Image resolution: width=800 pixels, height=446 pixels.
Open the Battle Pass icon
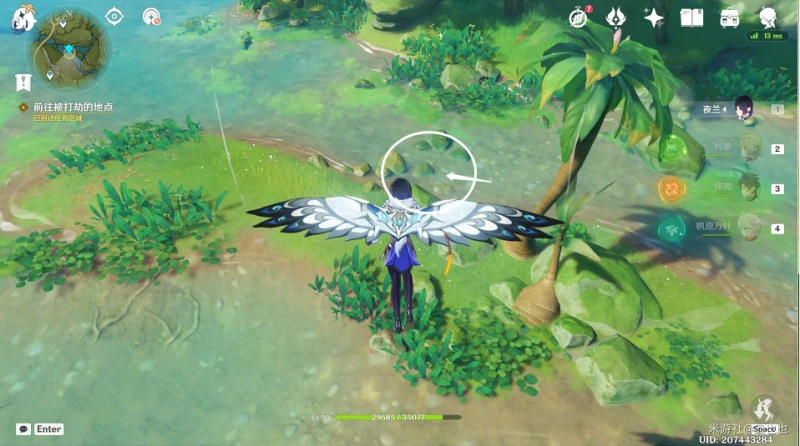pos(617,17)
